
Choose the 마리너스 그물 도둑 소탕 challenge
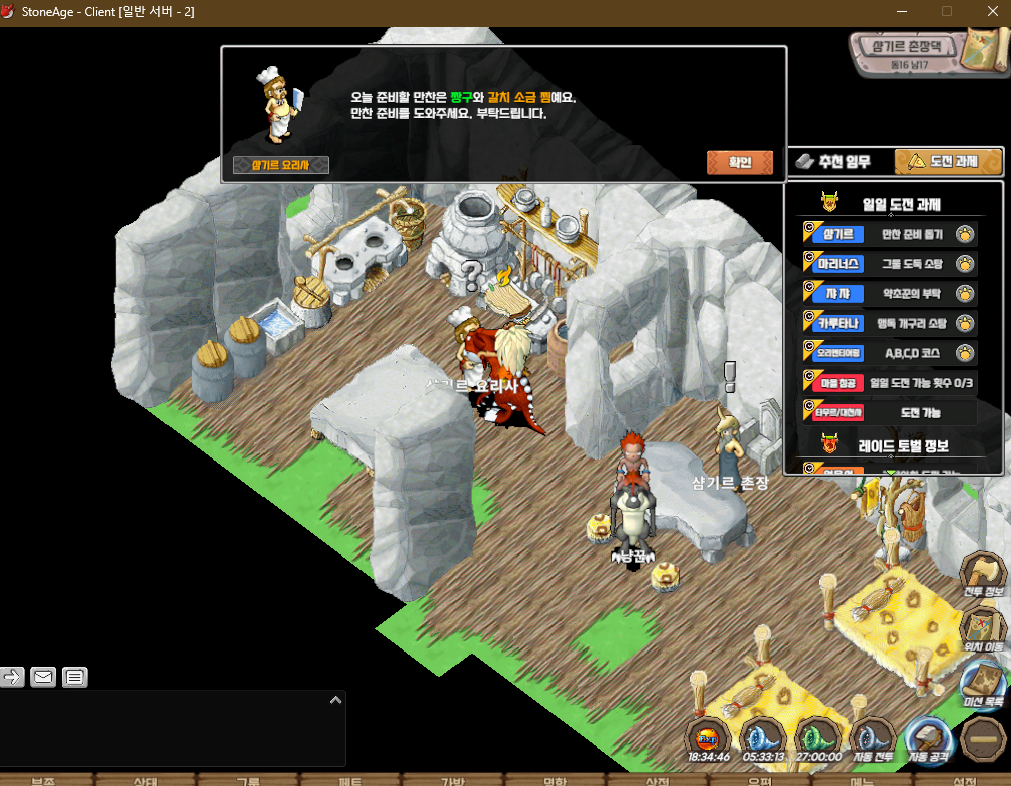click(890, 264)
